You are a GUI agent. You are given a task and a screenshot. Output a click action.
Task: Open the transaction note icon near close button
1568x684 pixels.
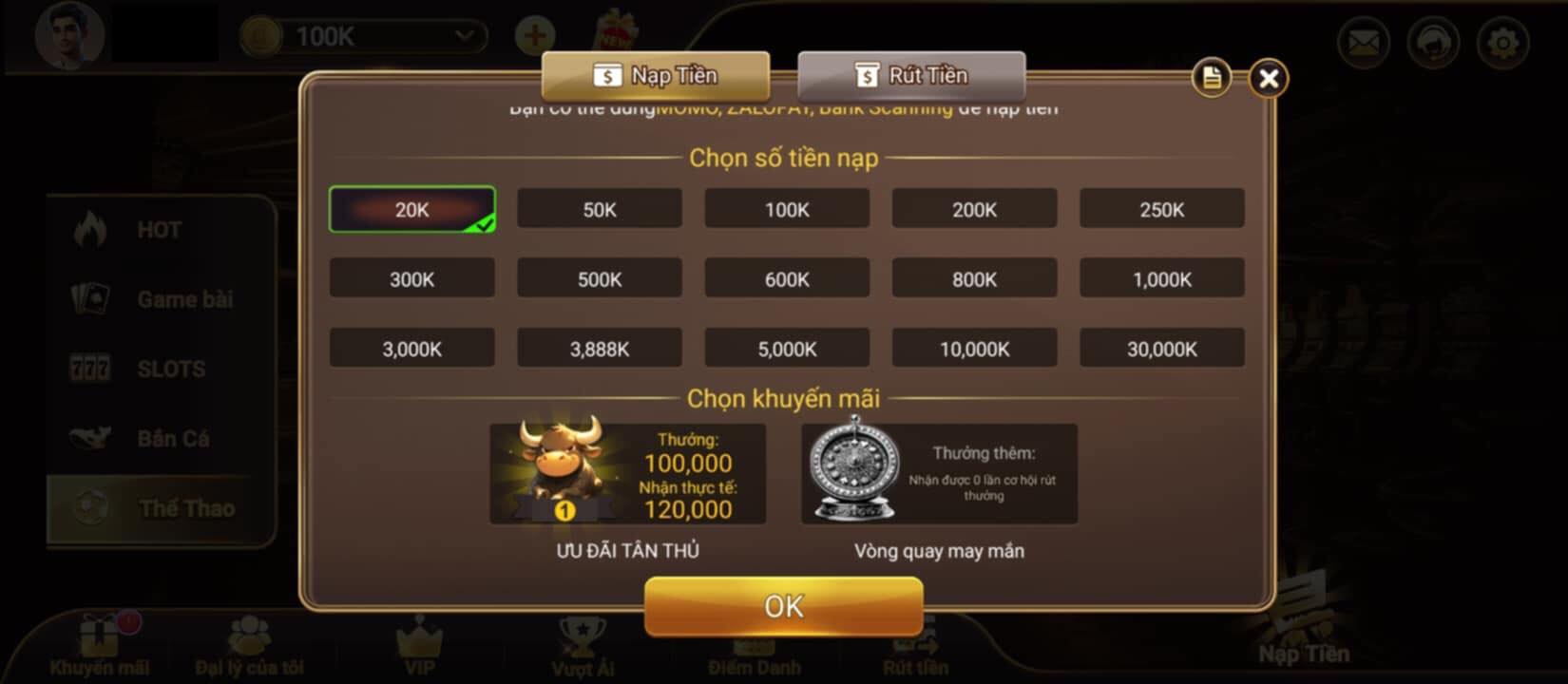coord(1210,79)
